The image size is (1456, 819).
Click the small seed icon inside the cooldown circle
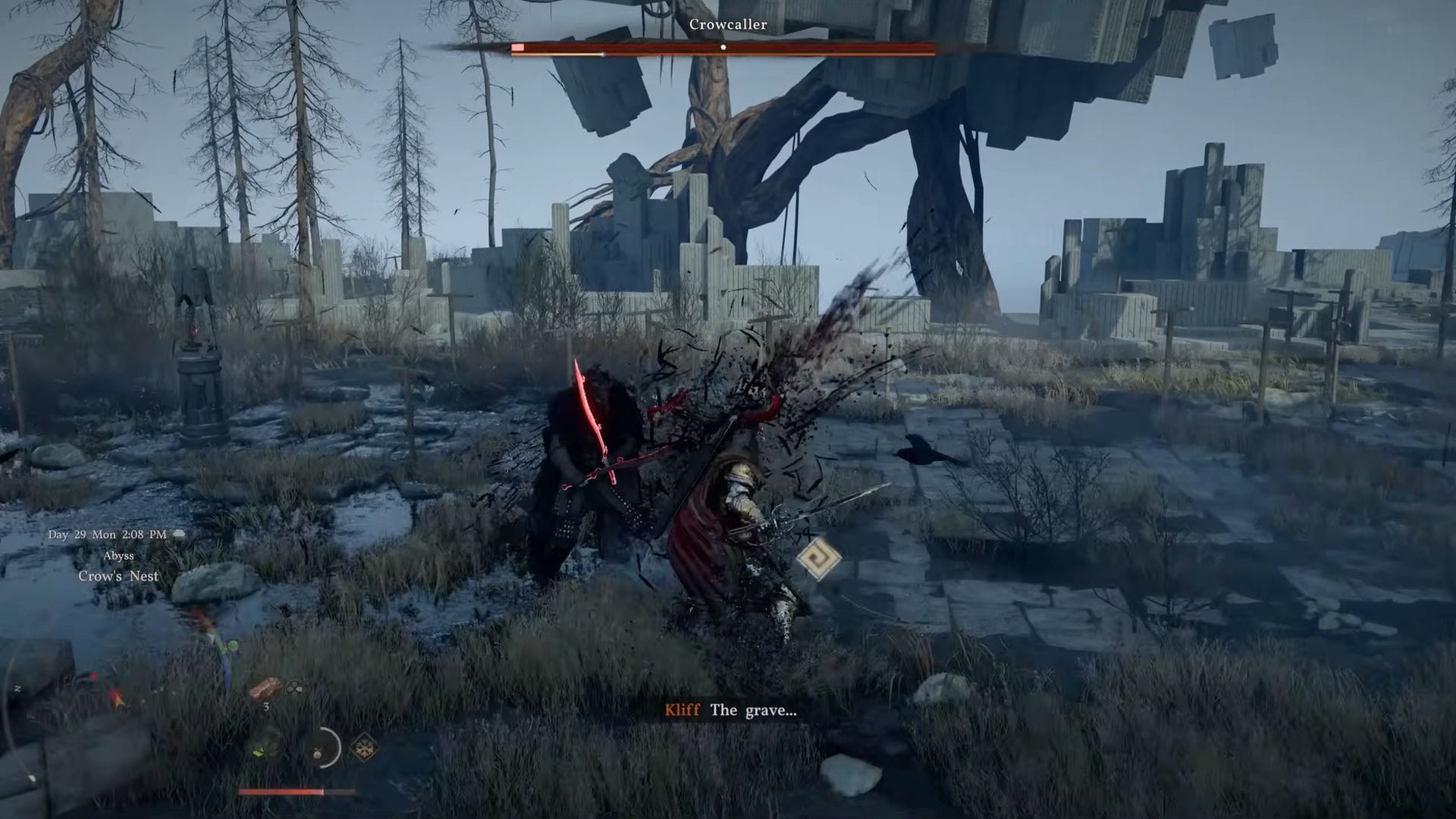coord(317,752)
